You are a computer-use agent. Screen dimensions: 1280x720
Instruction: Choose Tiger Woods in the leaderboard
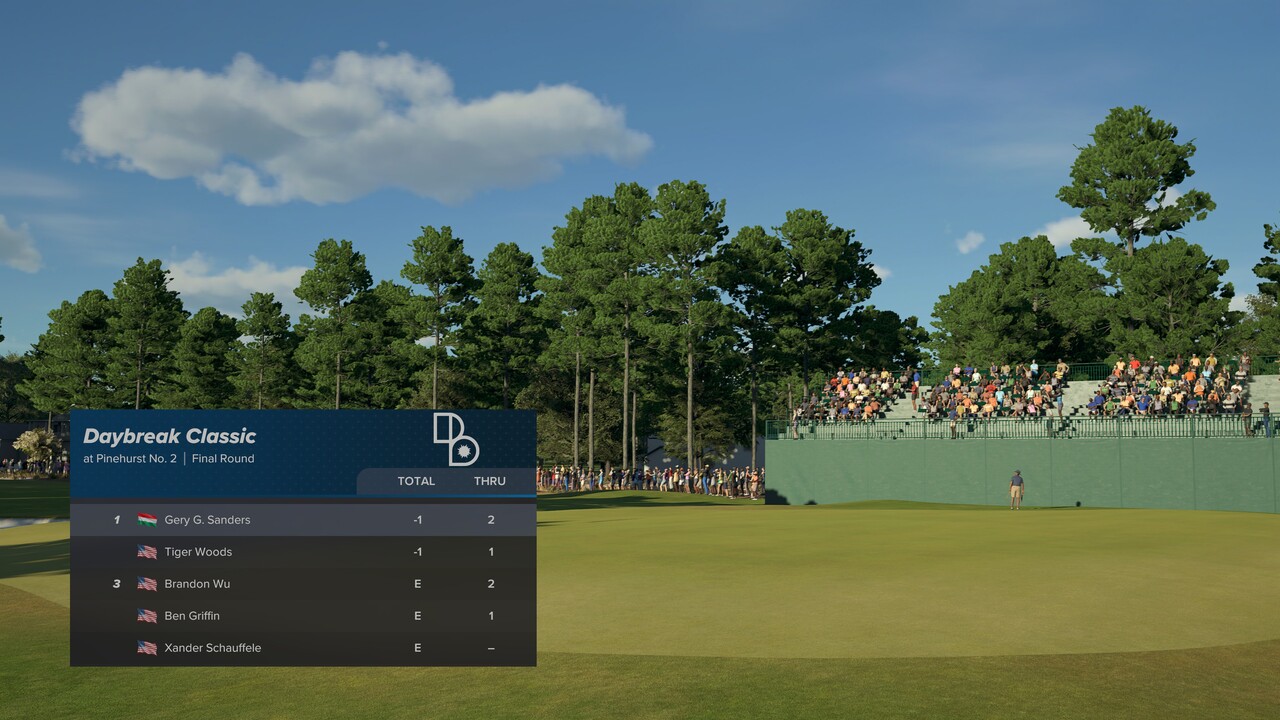[302, 552]
